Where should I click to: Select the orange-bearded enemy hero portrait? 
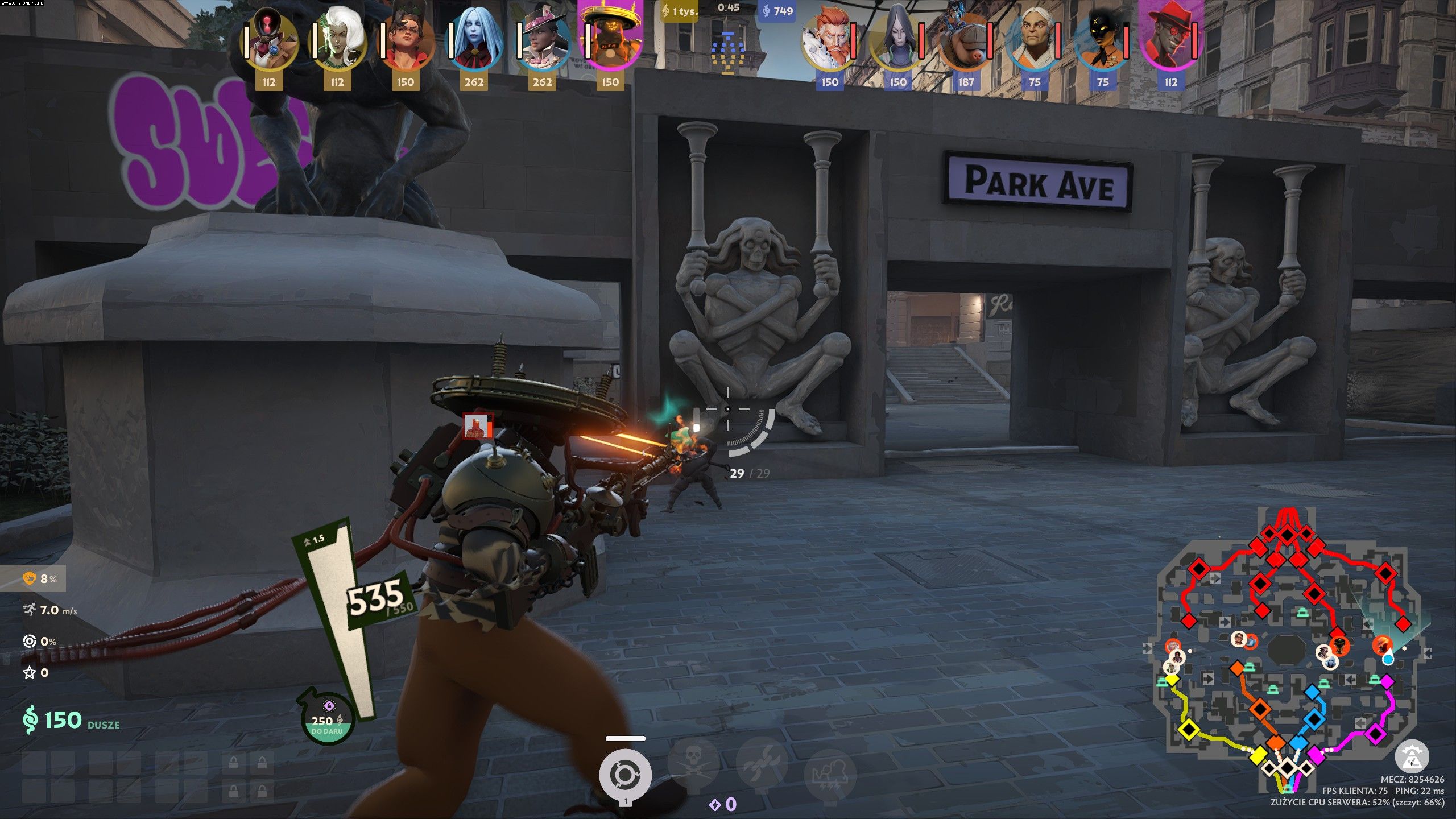click(x=829, y=40)
